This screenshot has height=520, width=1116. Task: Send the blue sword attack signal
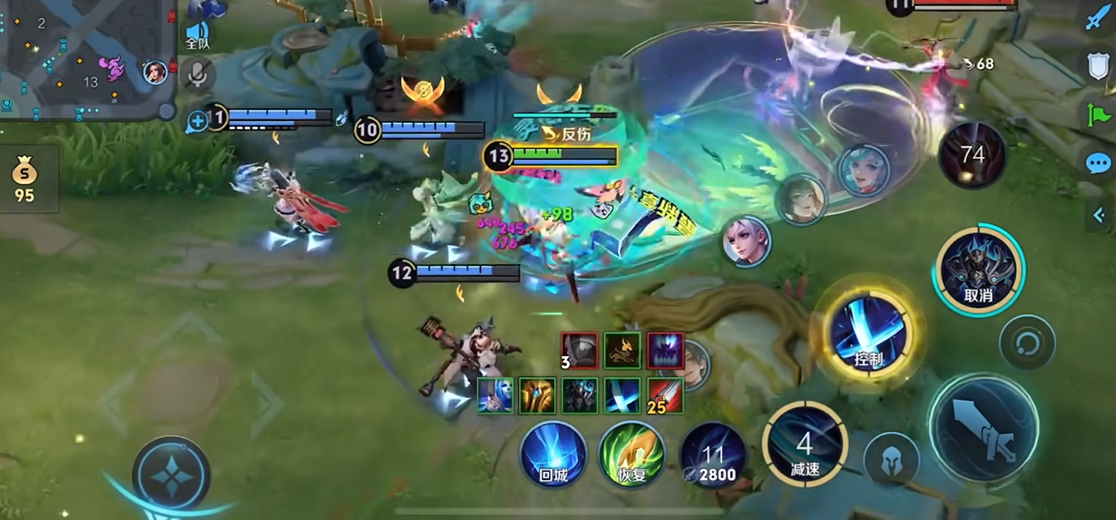point(1098,18)
